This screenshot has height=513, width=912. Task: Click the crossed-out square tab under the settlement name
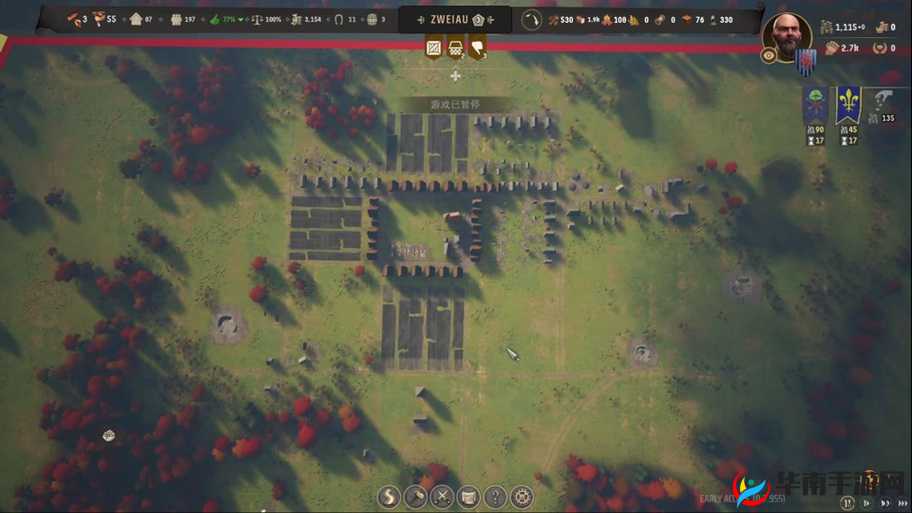coord(434,47)
